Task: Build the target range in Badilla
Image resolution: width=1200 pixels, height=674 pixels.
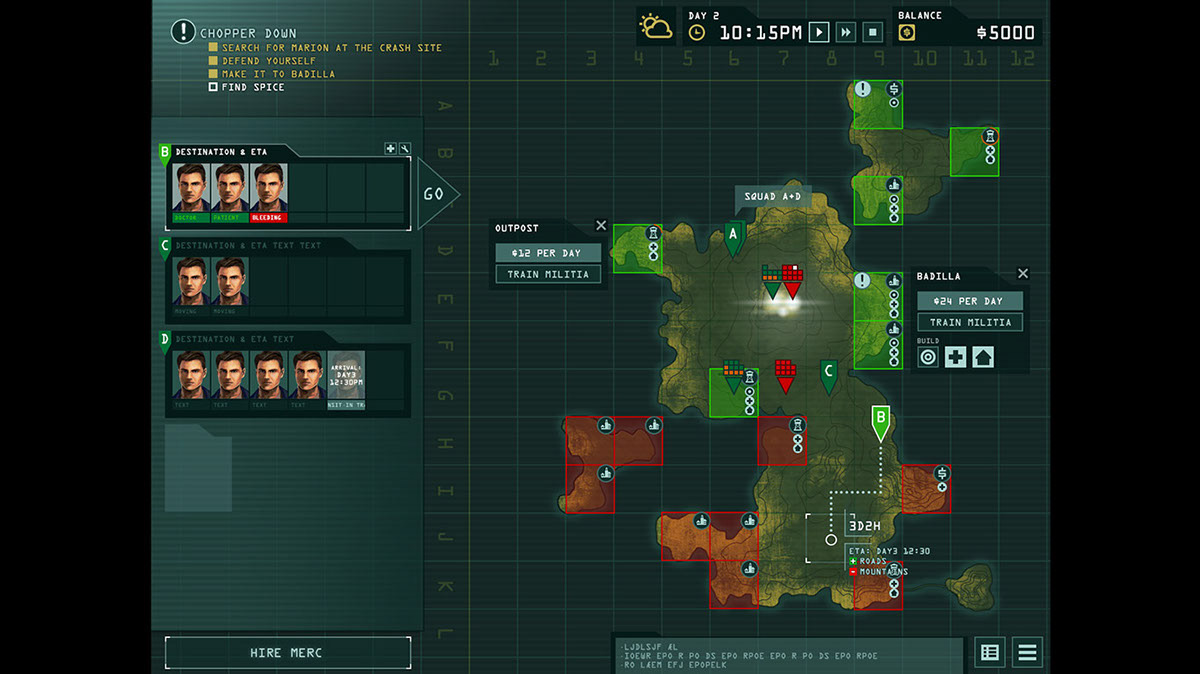Action: tap(928, 357)
